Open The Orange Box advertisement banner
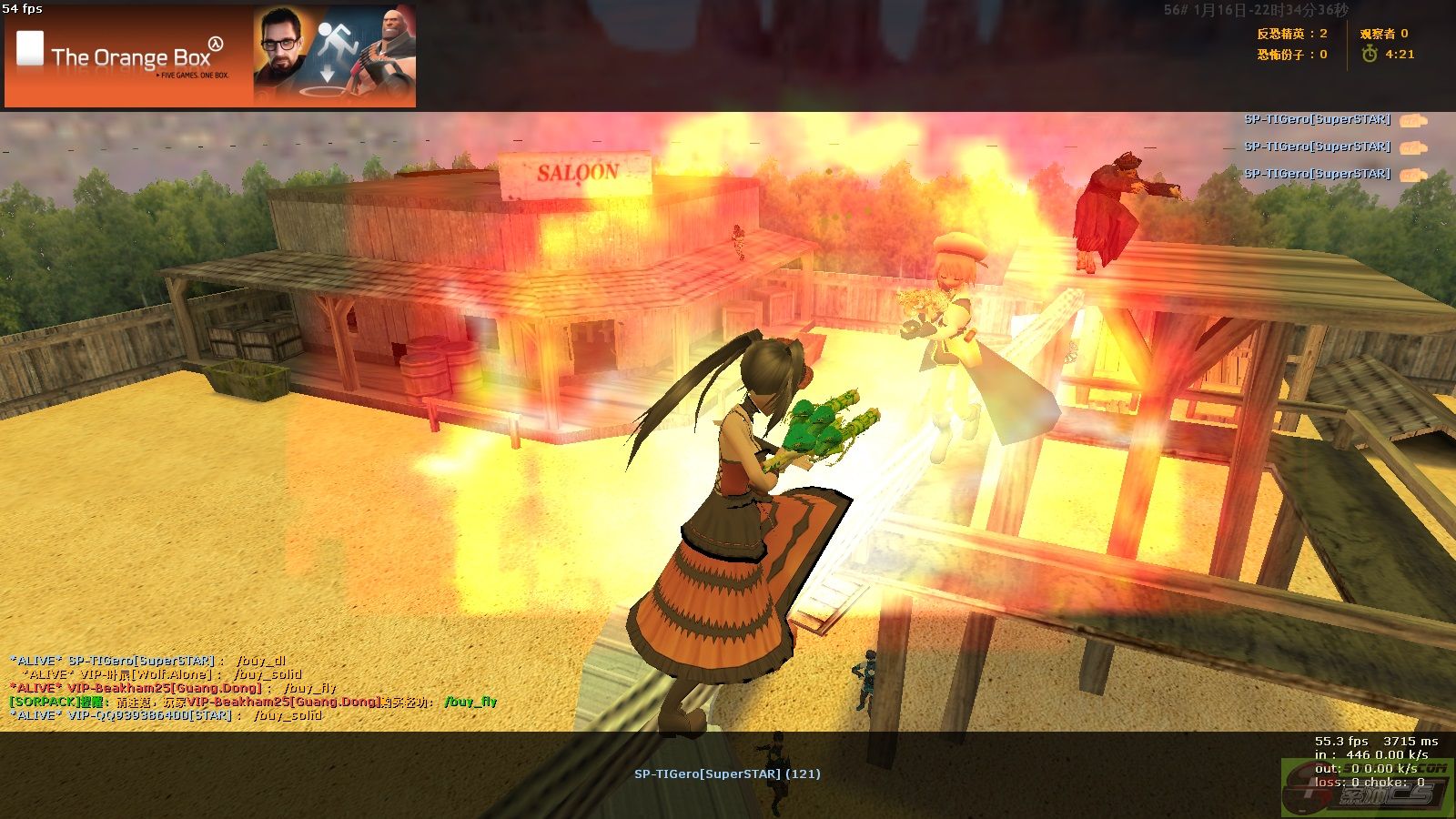The image size is (1456, 819). pos(210,56)
